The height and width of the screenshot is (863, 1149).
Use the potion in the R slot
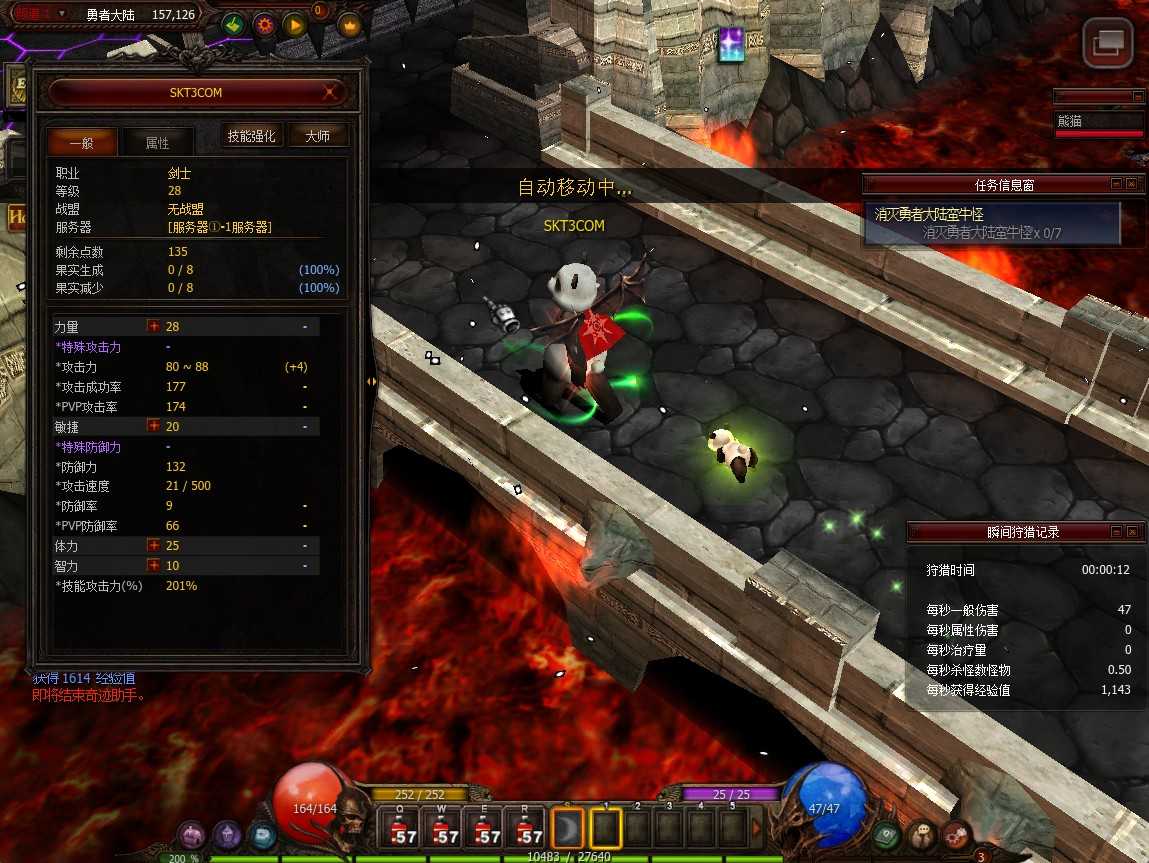529,829
